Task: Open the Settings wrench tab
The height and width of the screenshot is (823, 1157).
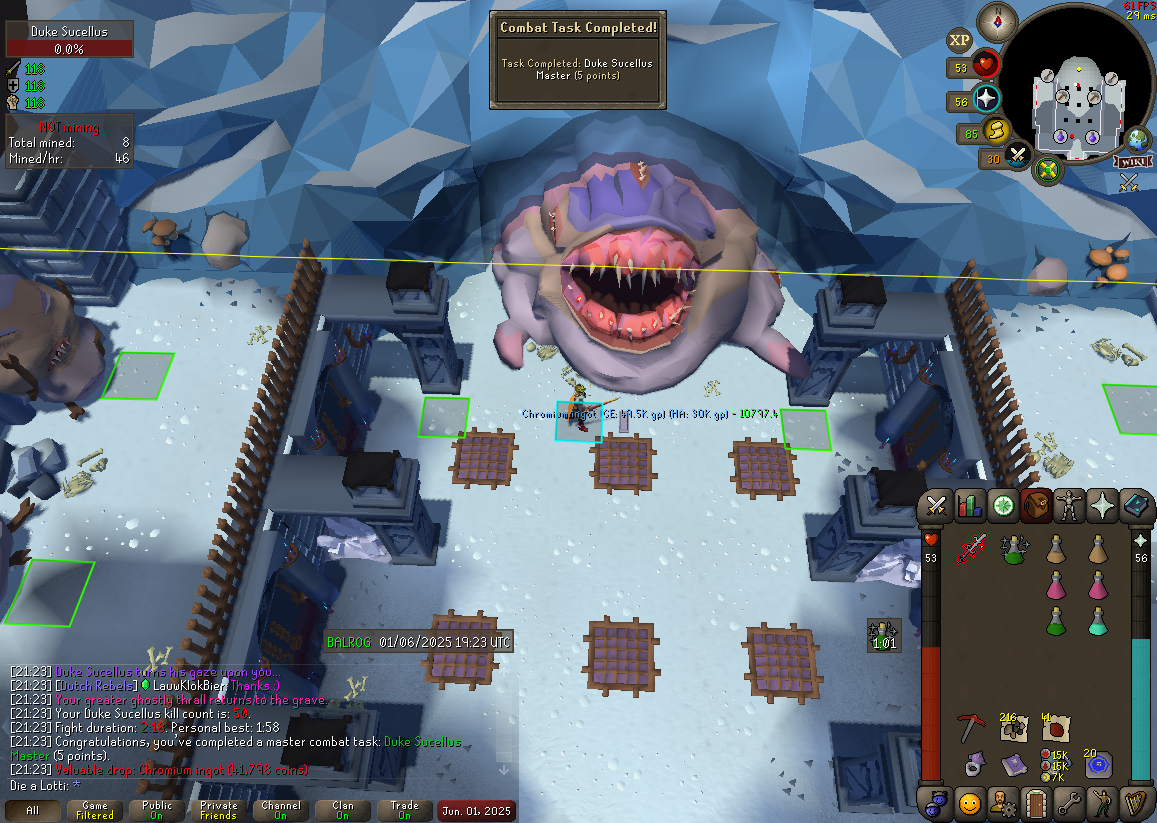Action: 1070,802
